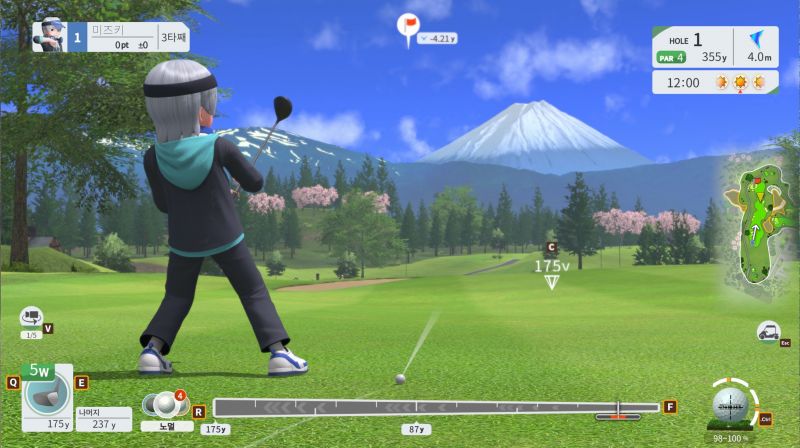Click the swing power gauge bar

(x=436, y=407)
